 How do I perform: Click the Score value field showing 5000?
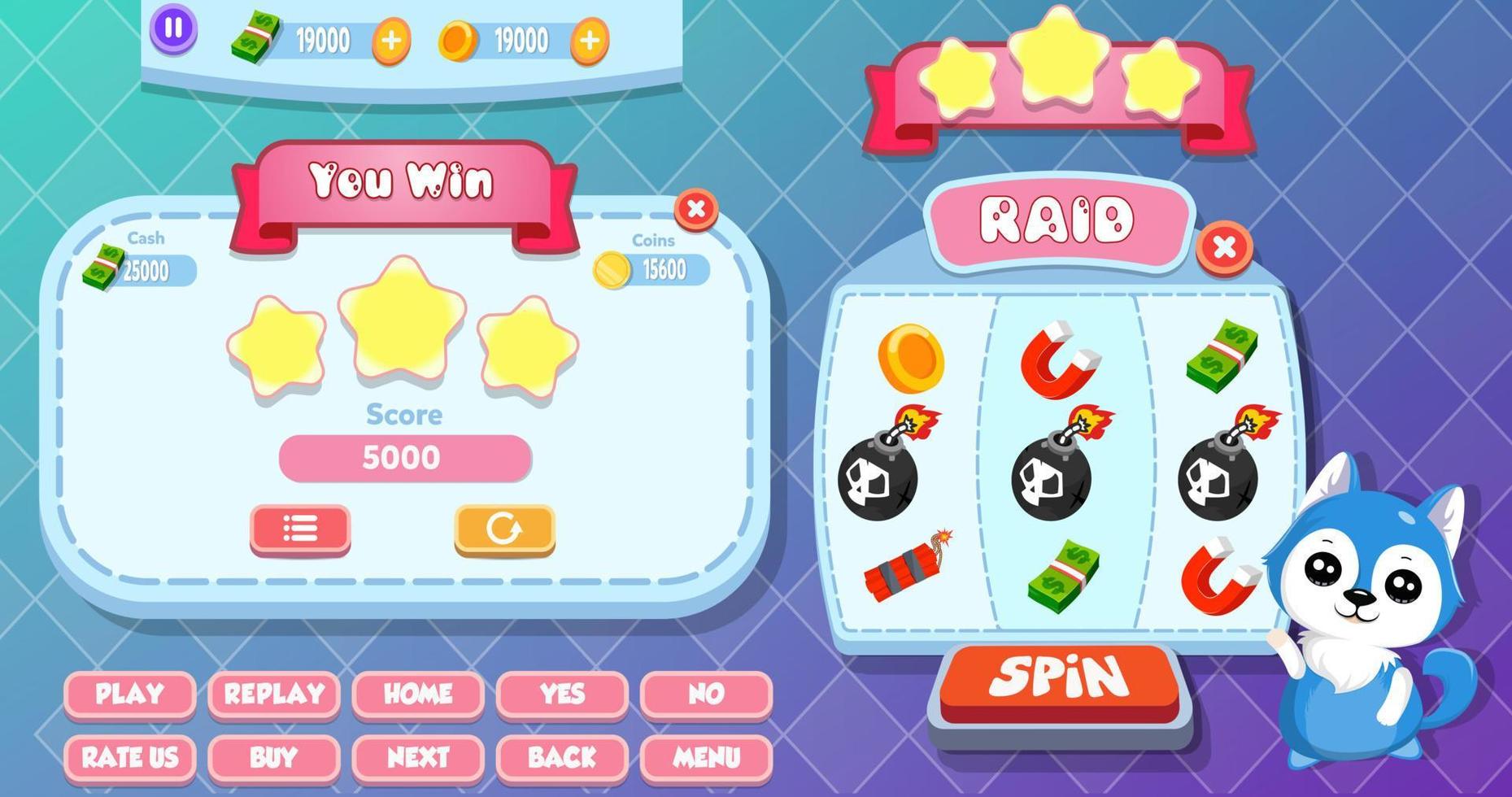[x=404, y=457]
